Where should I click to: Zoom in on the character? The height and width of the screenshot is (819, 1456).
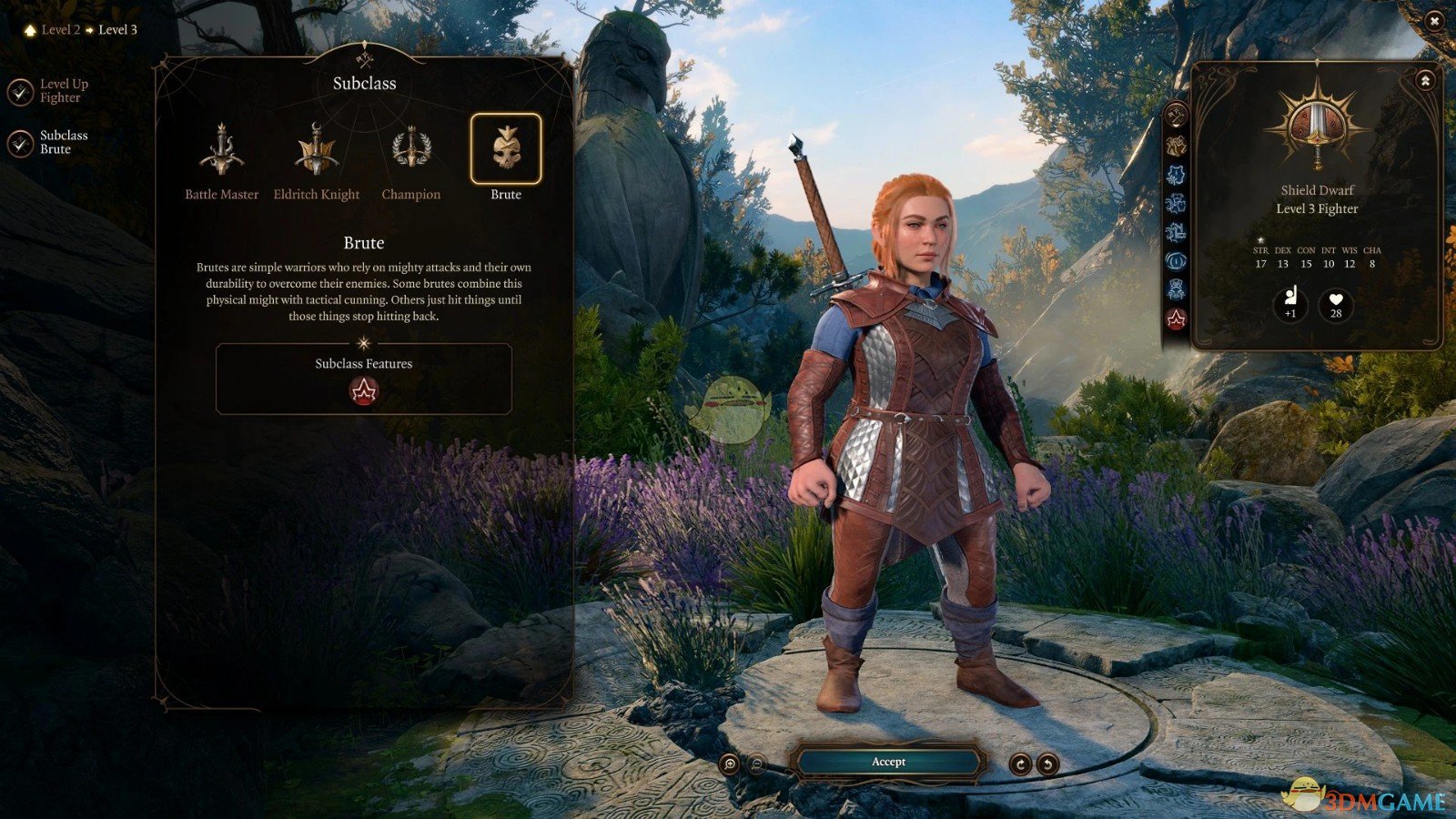pos(729,764)
